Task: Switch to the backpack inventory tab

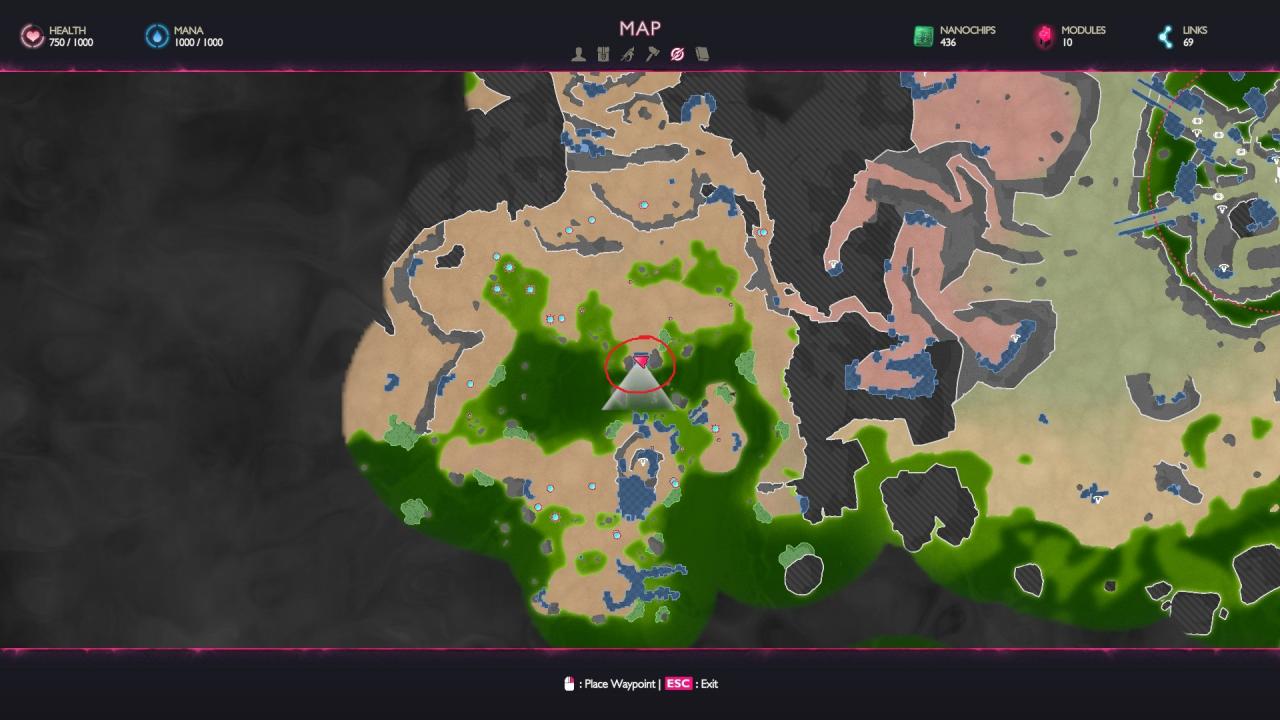Action: 603,54
